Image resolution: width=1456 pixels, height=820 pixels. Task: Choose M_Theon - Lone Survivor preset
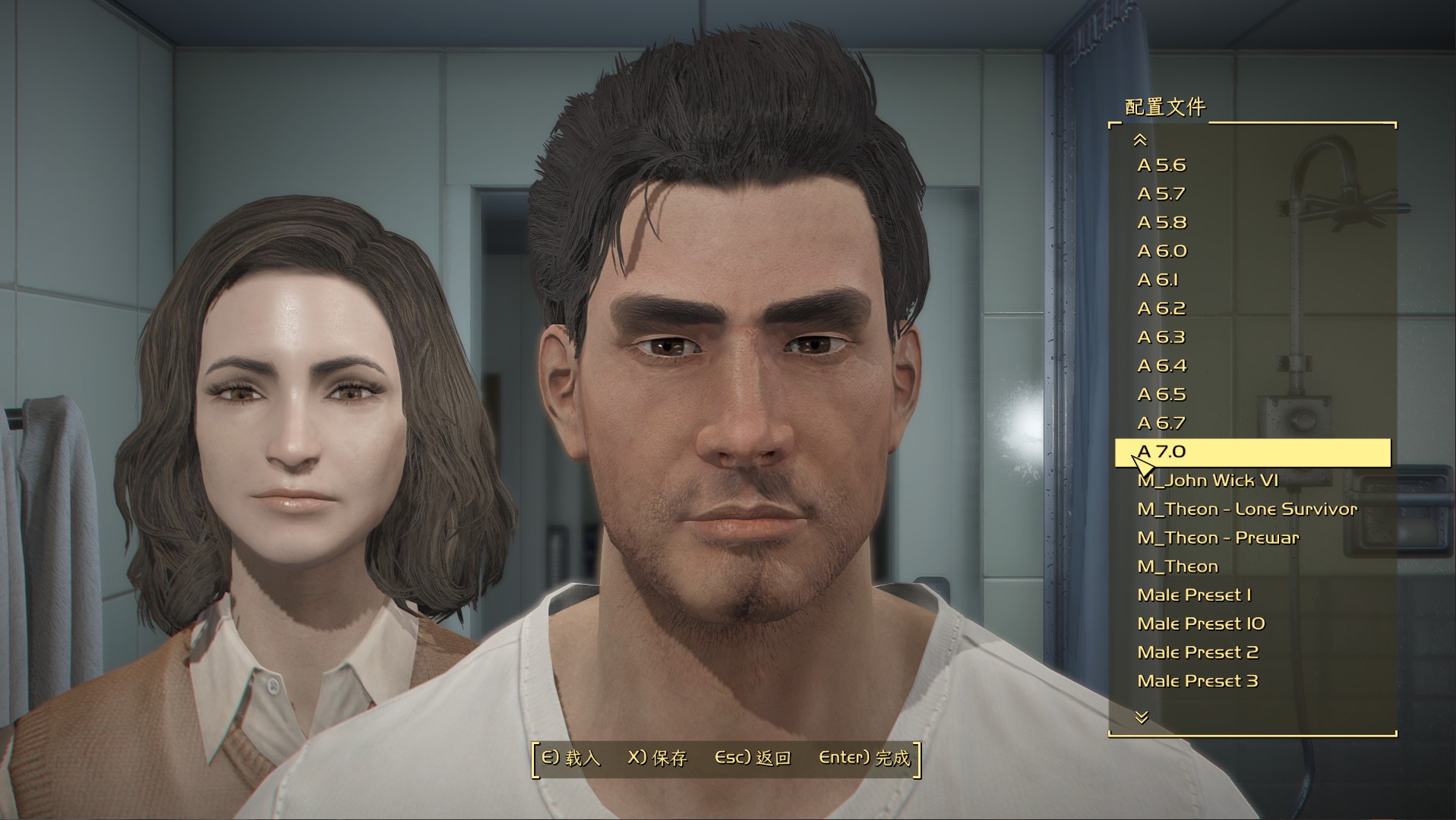click(x=1247, y=509)
